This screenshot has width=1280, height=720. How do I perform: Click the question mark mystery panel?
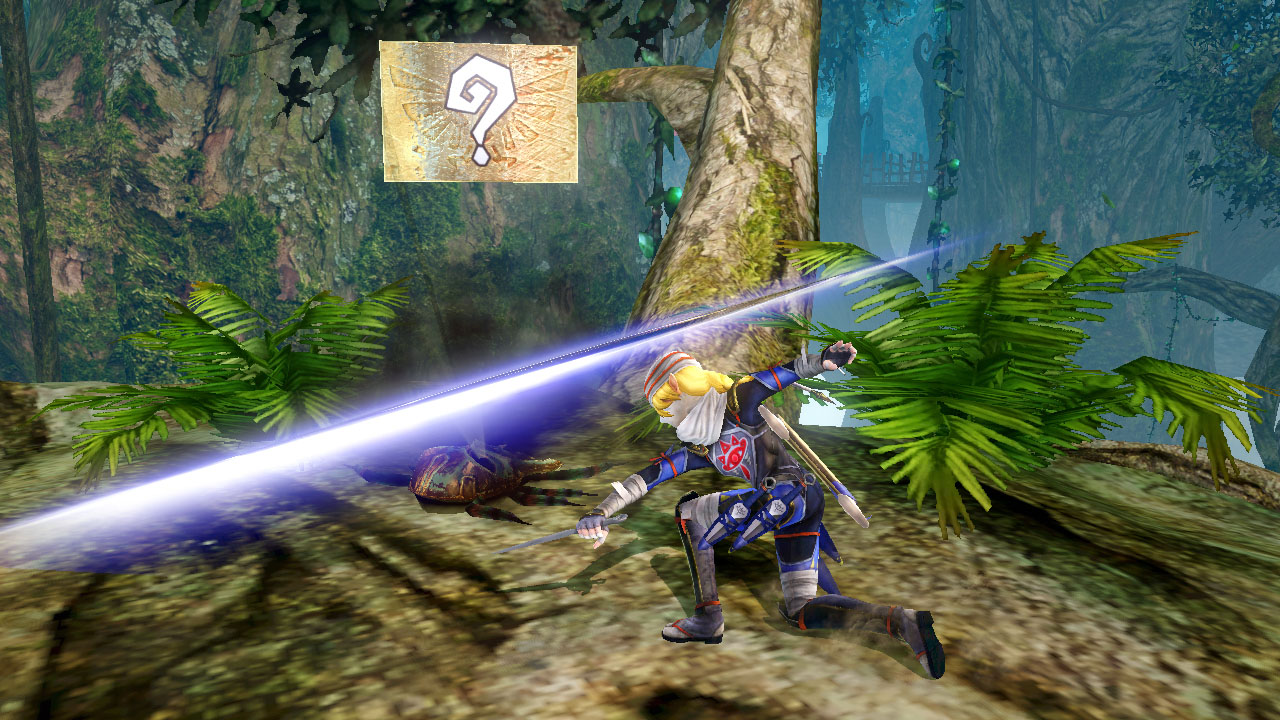[479, 112]
